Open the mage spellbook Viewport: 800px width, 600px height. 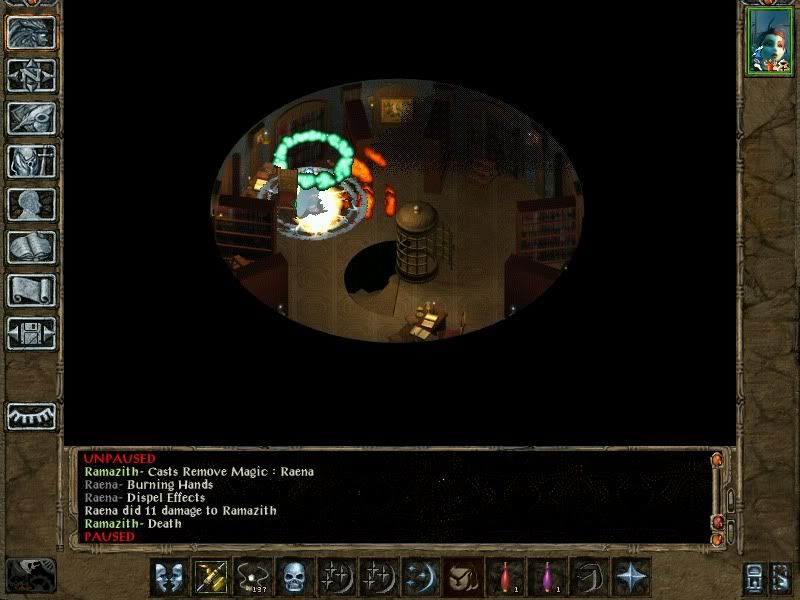click(31, 247)
